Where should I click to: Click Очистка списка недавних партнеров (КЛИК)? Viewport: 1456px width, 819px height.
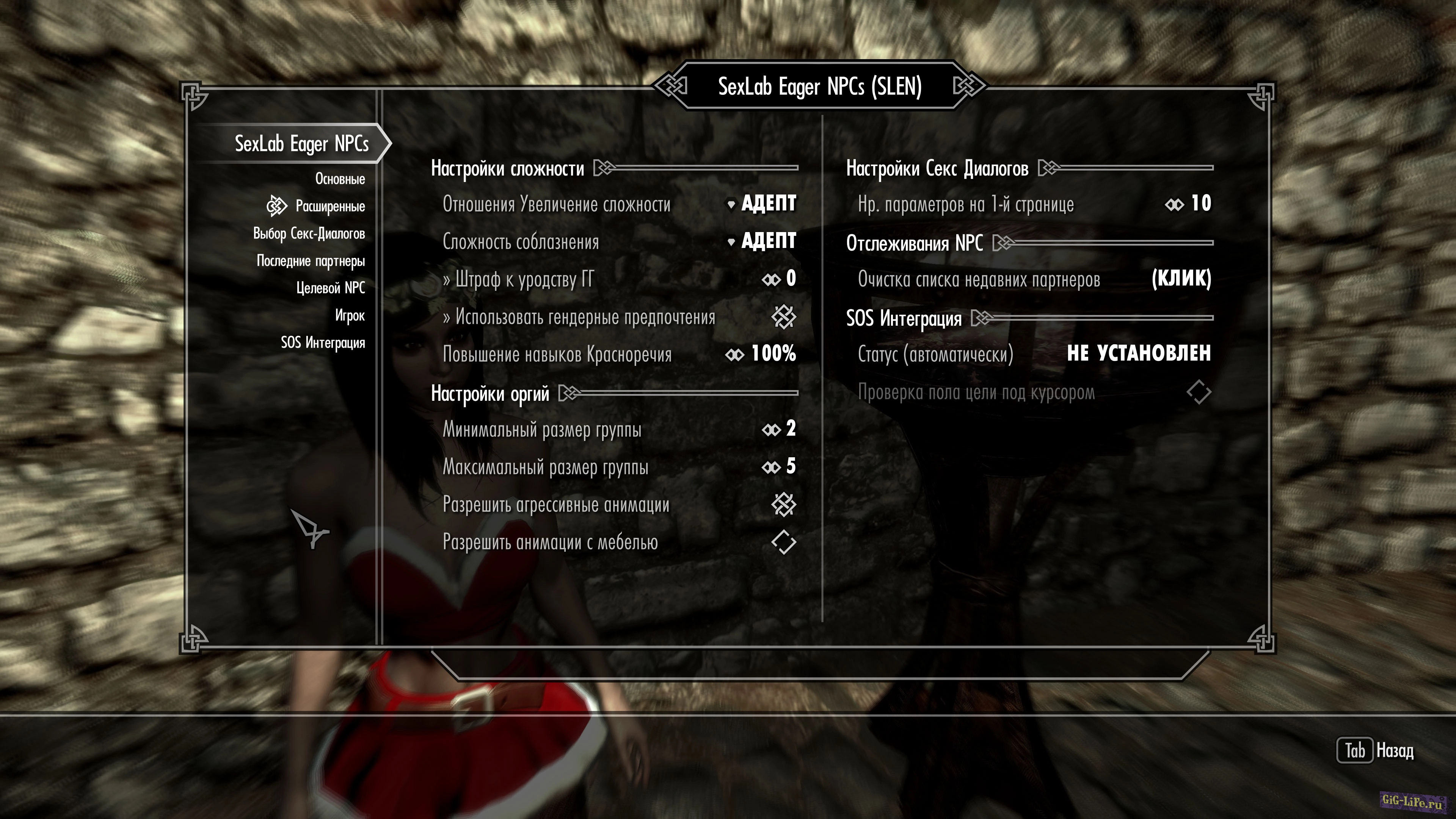(1181, 279)
